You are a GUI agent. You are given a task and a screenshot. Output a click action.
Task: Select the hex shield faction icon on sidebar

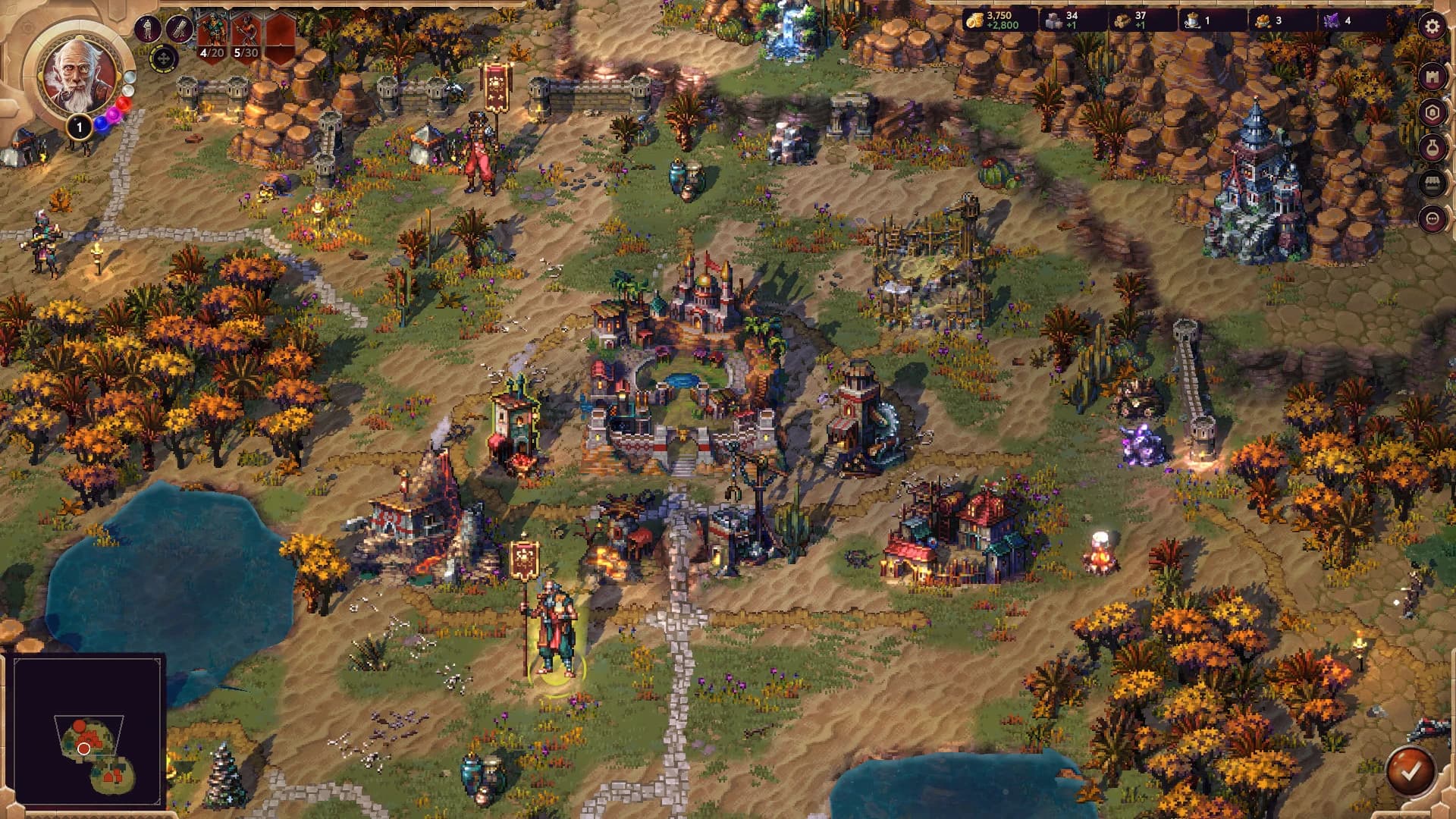(1433, 111)
